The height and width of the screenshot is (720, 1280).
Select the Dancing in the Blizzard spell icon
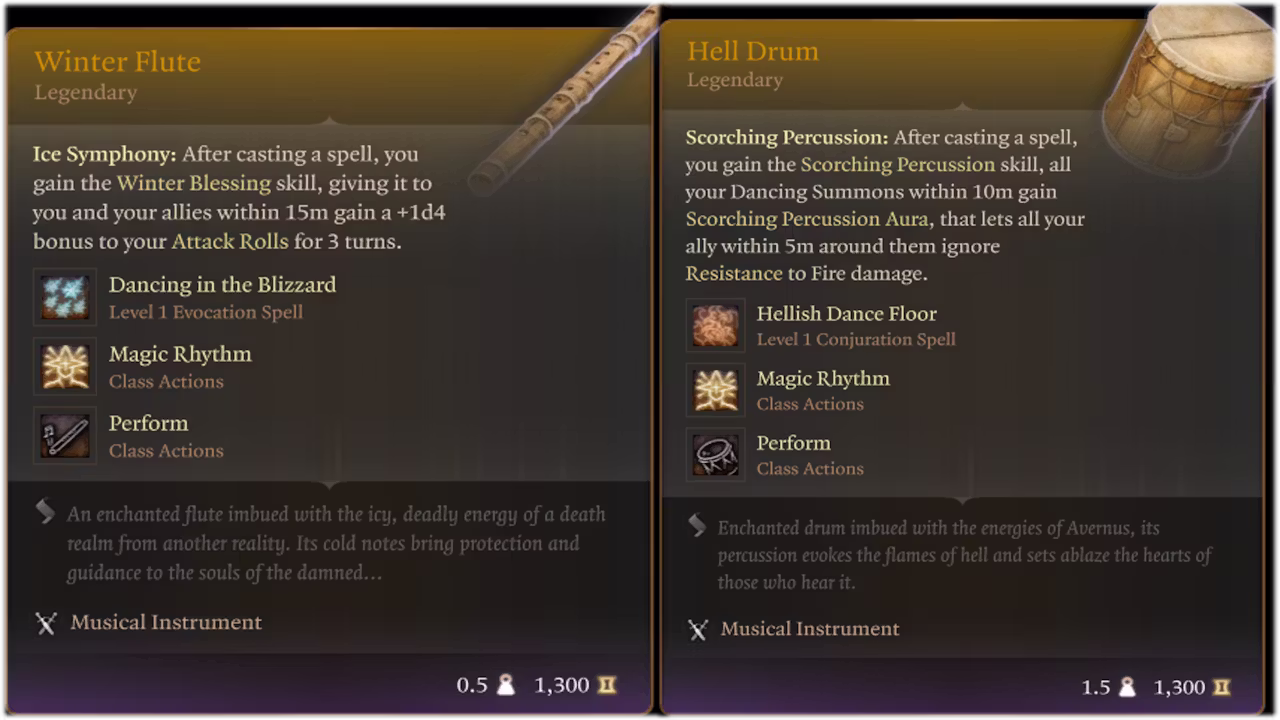[65, 297]
